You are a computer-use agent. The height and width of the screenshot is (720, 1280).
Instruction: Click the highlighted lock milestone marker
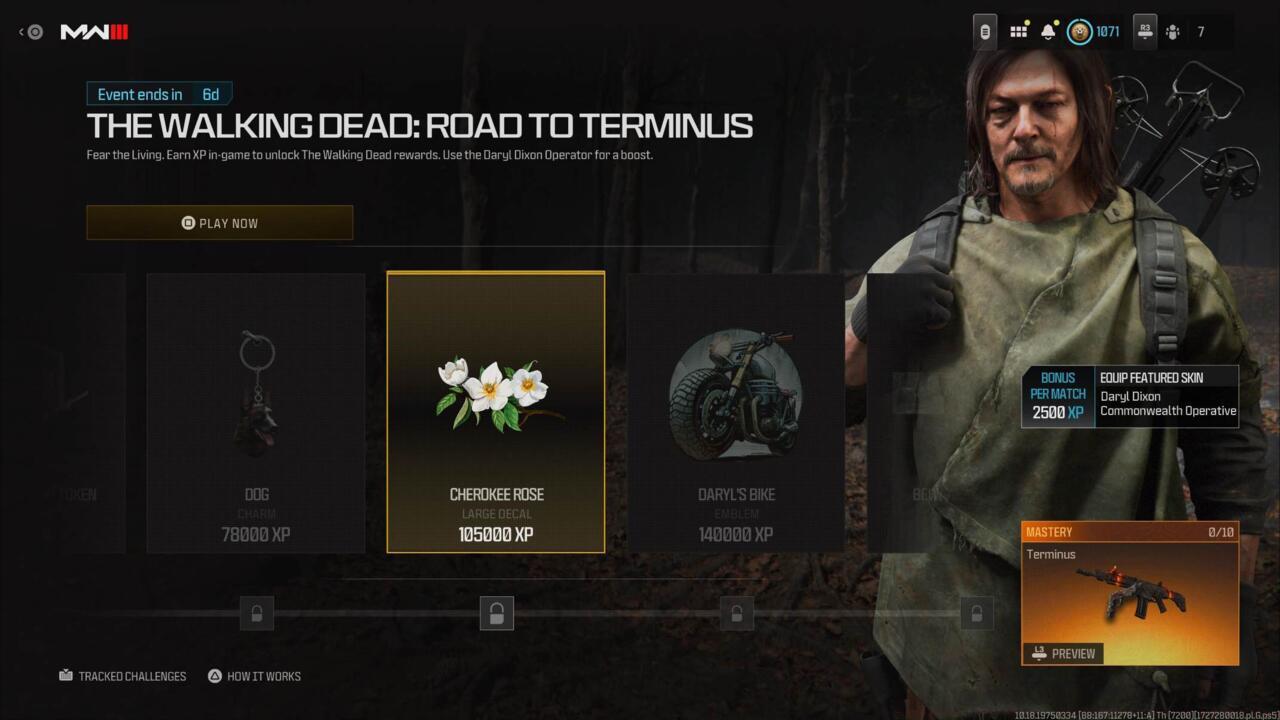click(x=496, y=613)
